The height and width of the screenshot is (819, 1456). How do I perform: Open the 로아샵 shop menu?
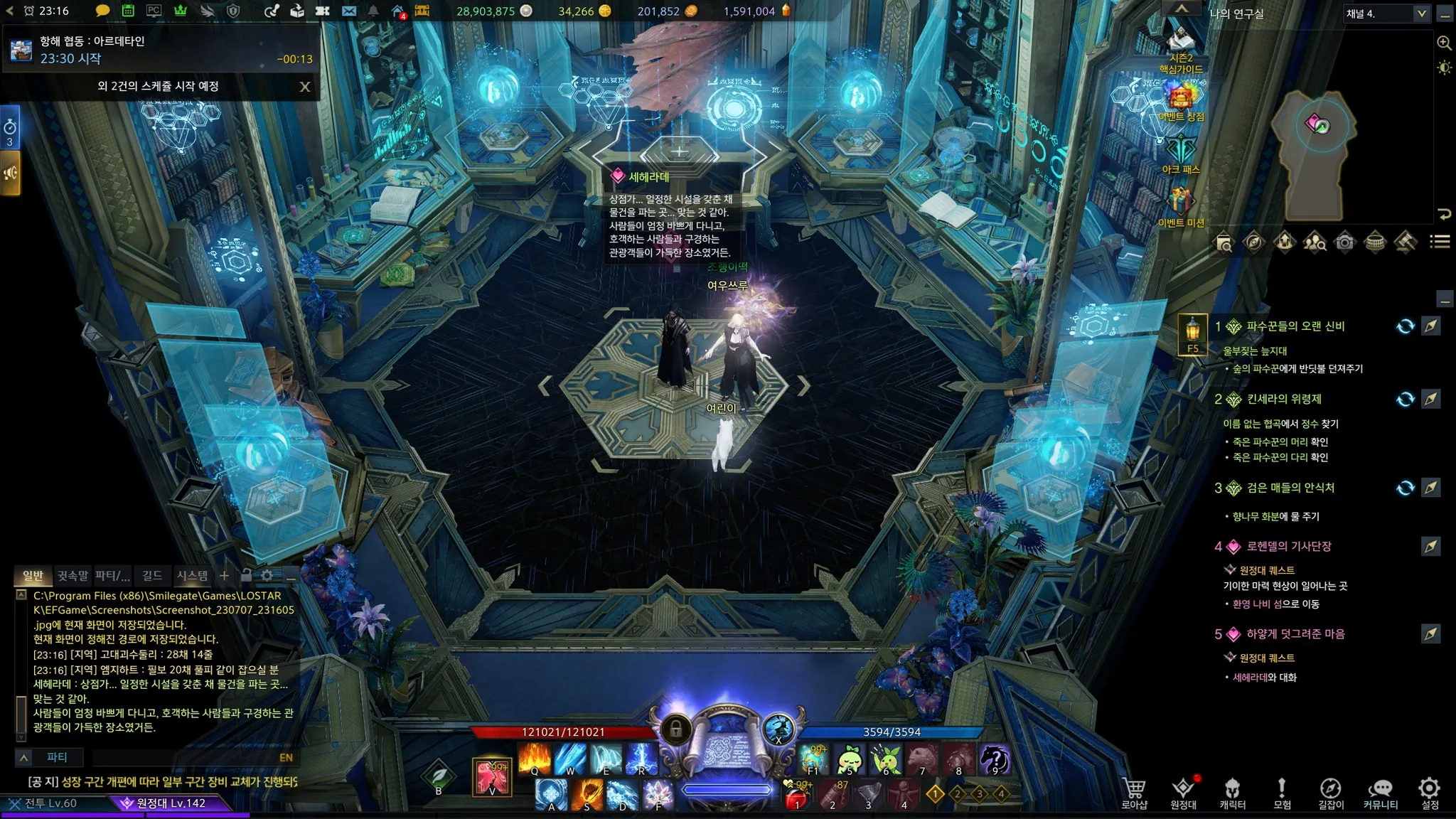(x=1134, y=793)
